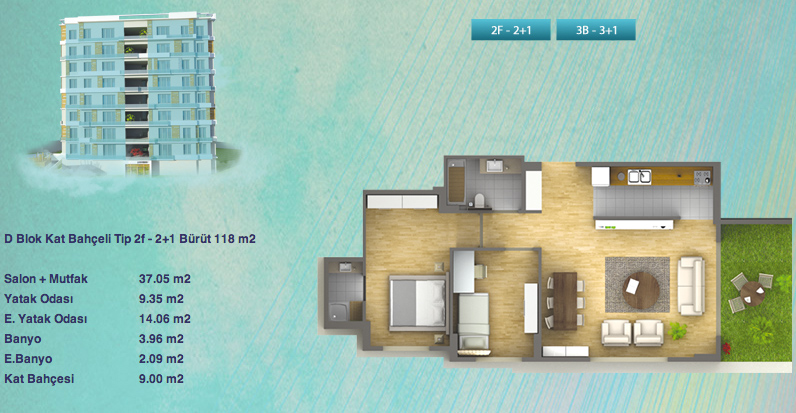Switch to the 3B - 3+1 plan
Viewport: 796px width, 413px height.
pos(596,31)
